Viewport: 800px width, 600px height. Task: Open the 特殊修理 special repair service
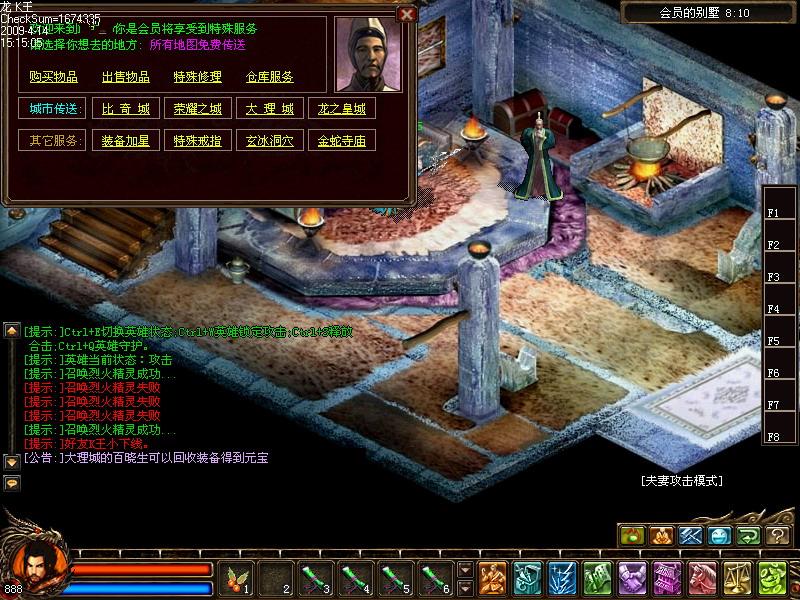point(198,77)
